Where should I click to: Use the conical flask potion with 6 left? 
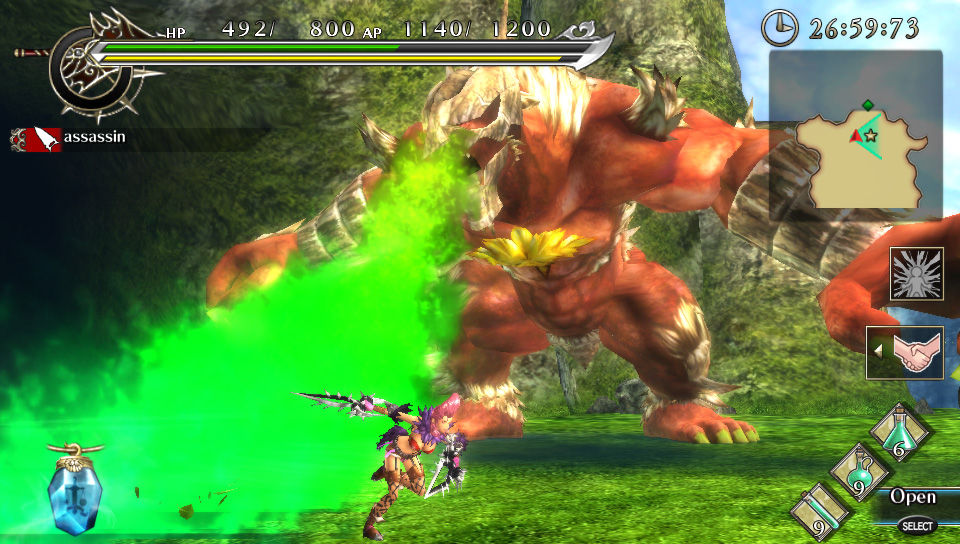(900, 432)
